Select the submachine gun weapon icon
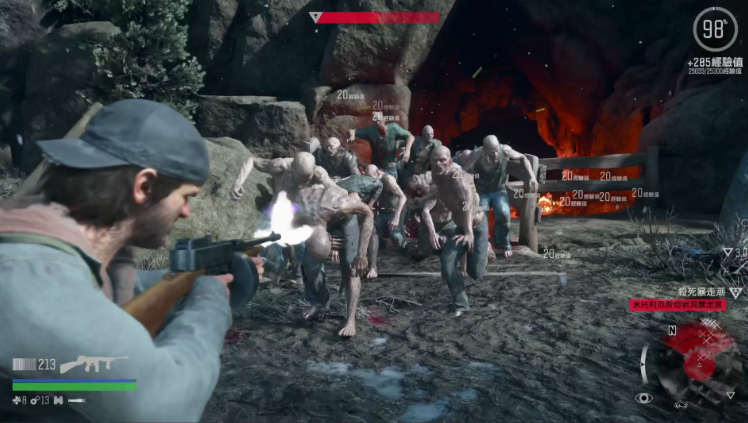 click(93, 365)
